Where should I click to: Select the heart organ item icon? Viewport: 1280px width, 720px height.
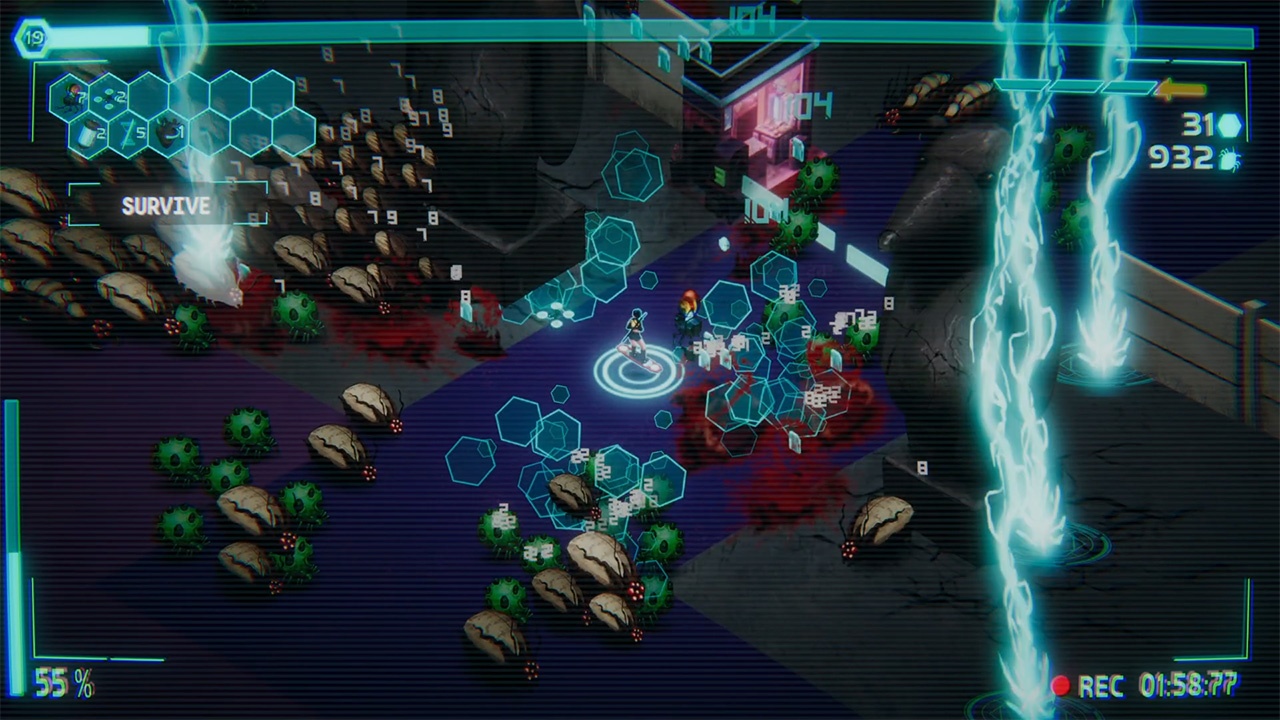pos(167,130)
